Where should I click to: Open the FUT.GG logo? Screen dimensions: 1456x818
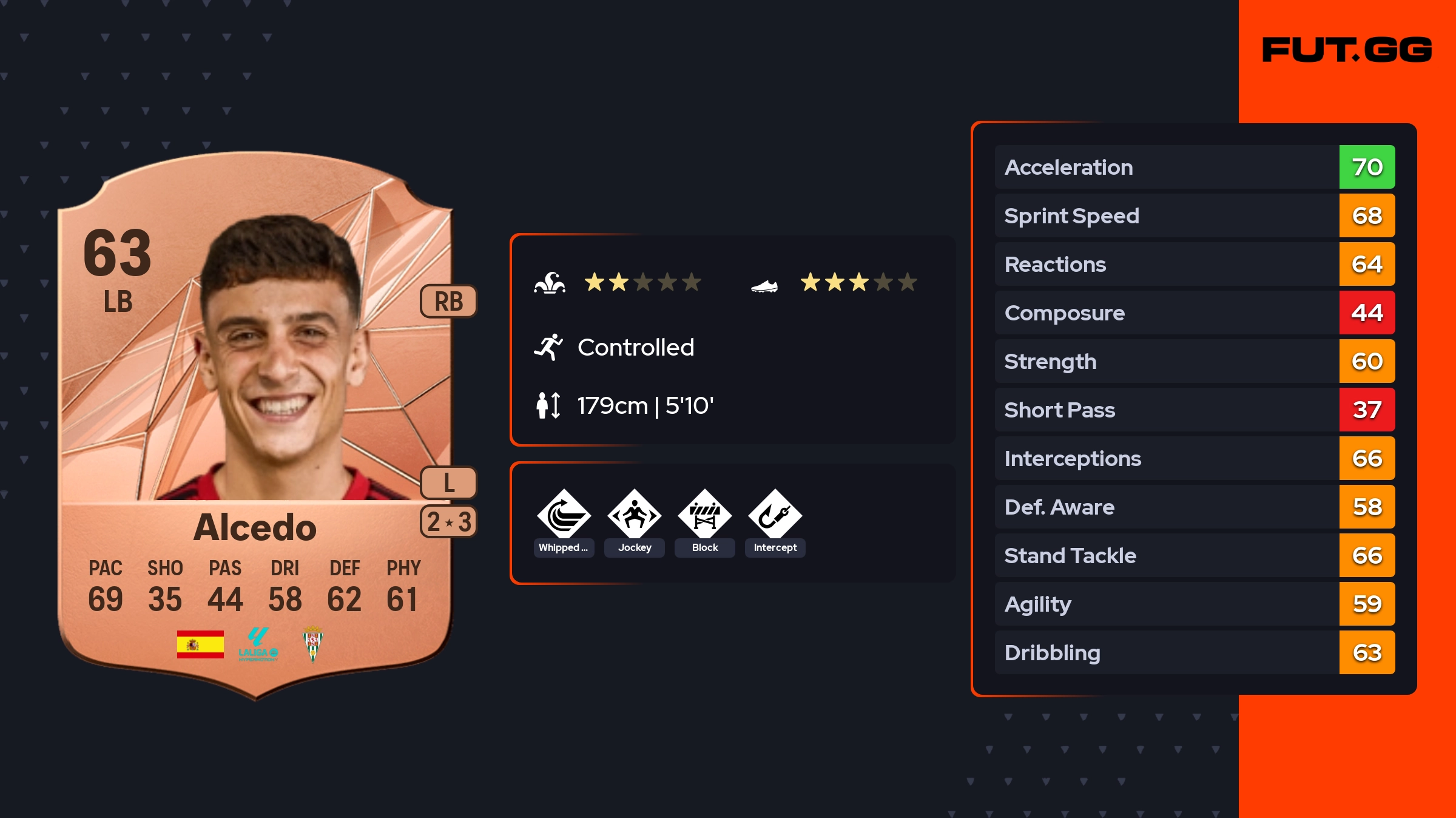tap(1347, 50)
